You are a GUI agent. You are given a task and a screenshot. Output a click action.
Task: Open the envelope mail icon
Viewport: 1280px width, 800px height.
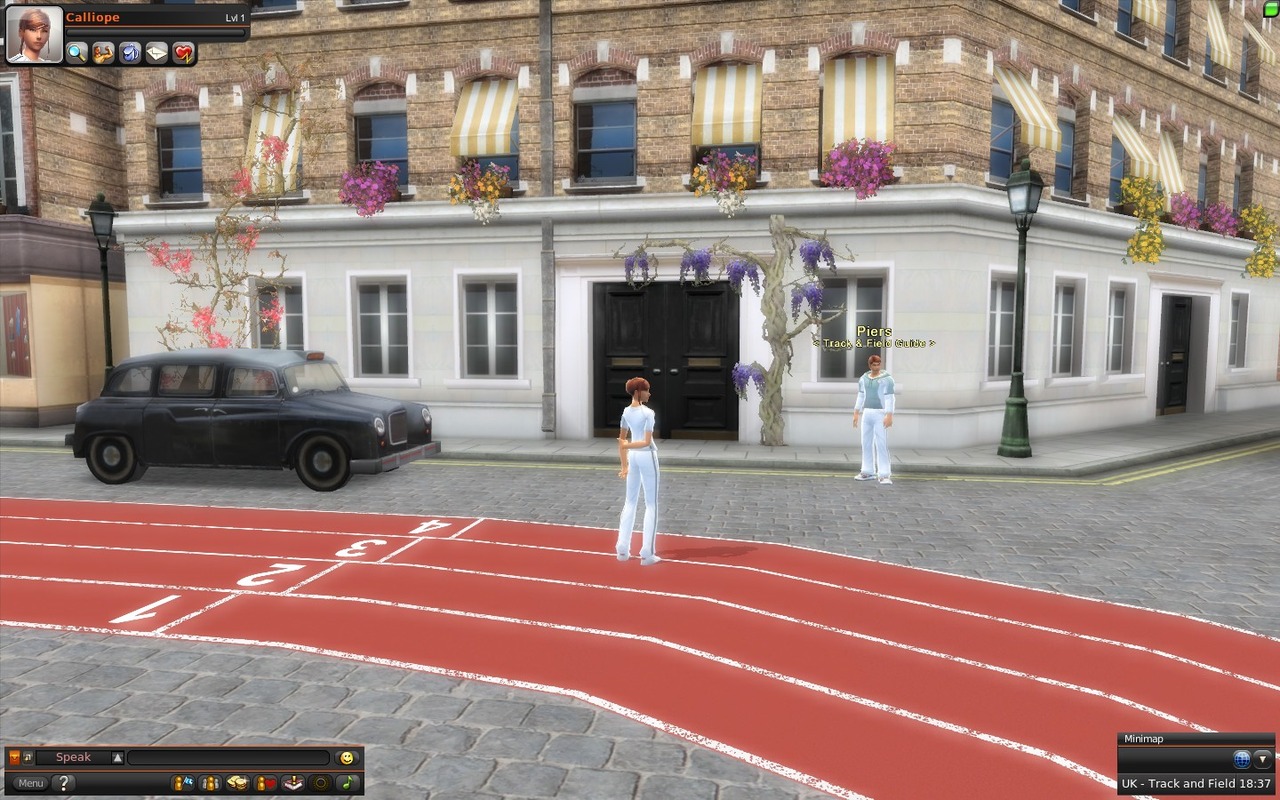[x=157, y=53]
